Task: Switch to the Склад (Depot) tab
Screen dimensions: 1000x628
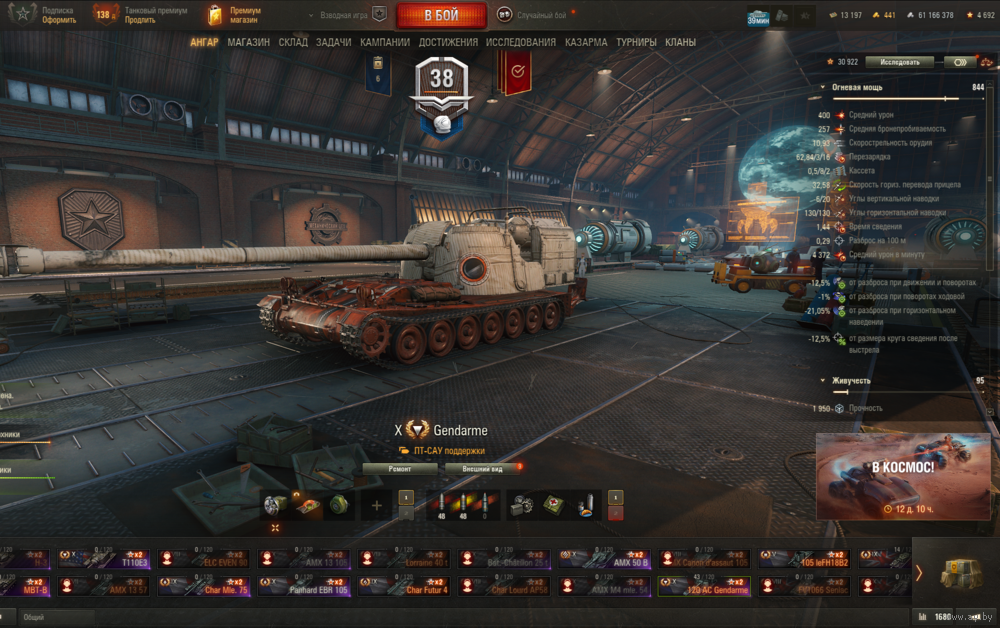Action: [x=293, y=43]
